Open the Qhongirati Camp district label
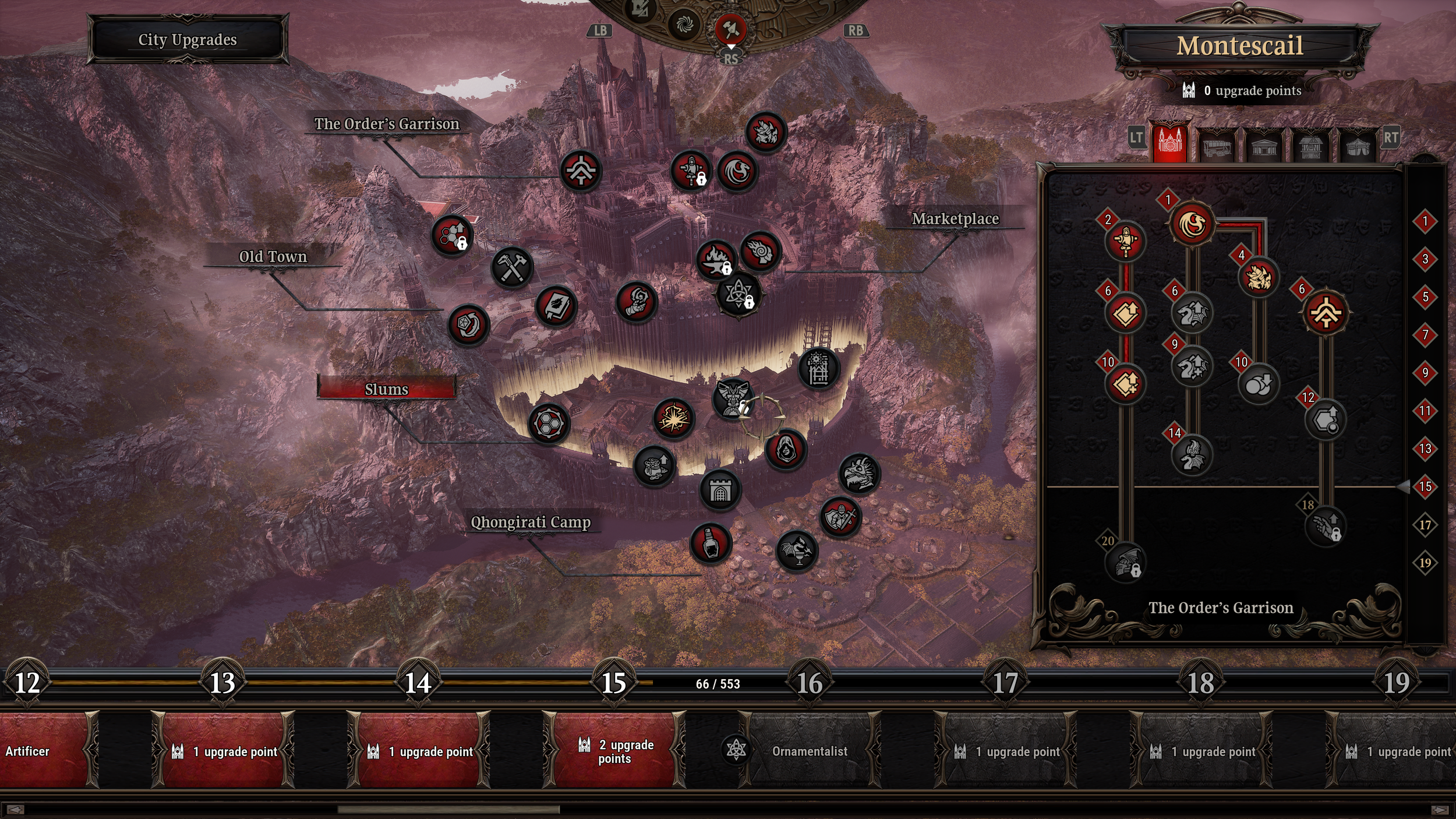 point(531,522)
